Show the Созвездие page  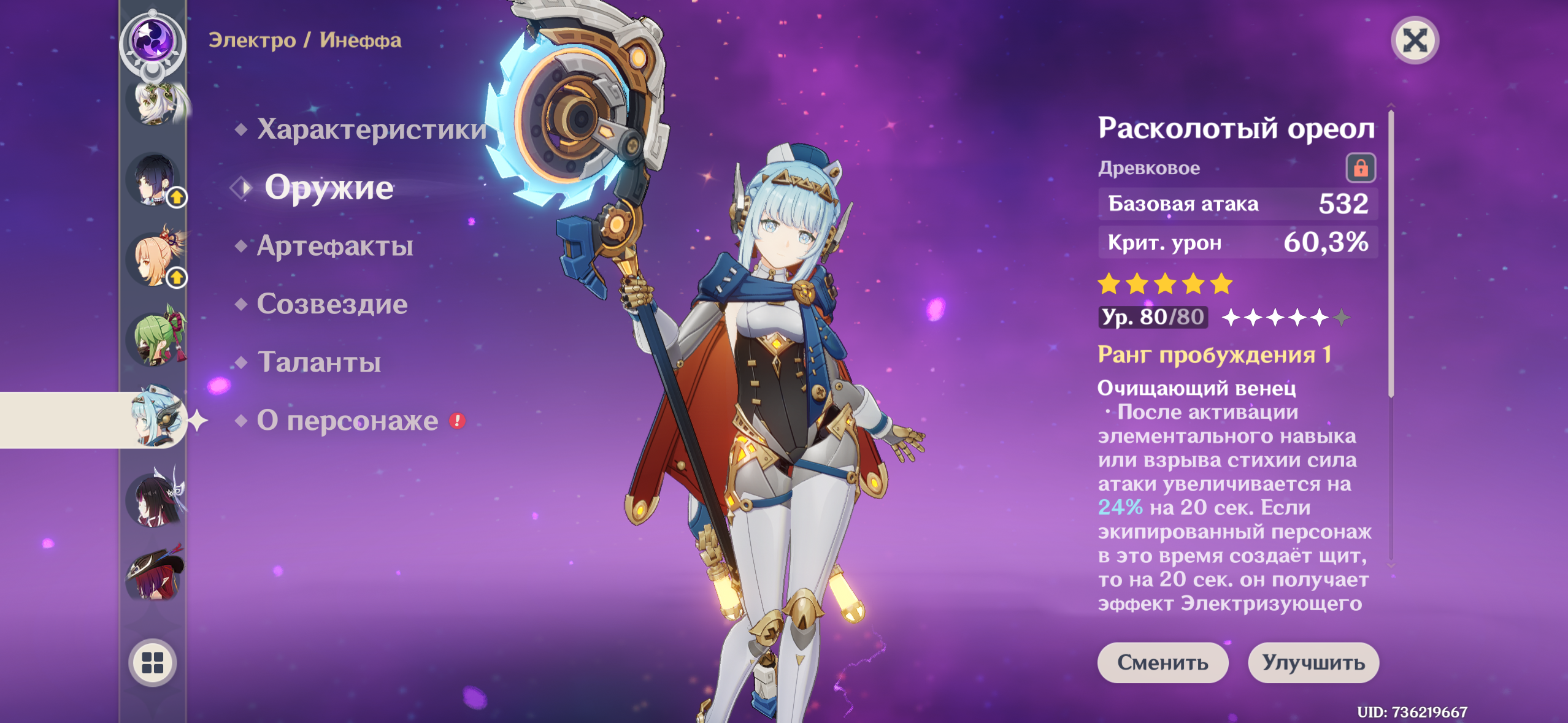click(331, 304)
